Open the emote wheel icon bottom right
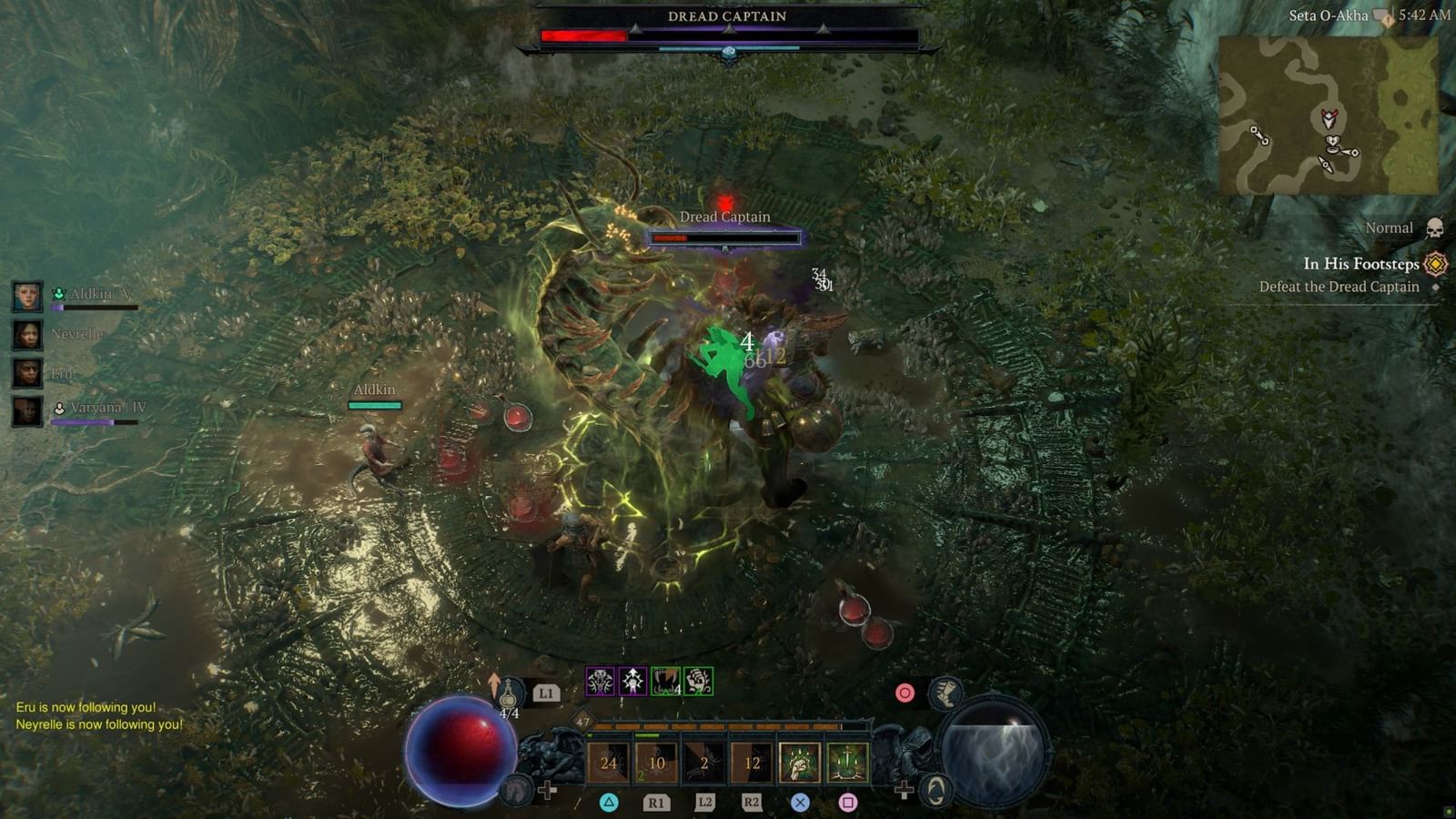Viewport: 1456px width, 819px height. tap(935, 791)
